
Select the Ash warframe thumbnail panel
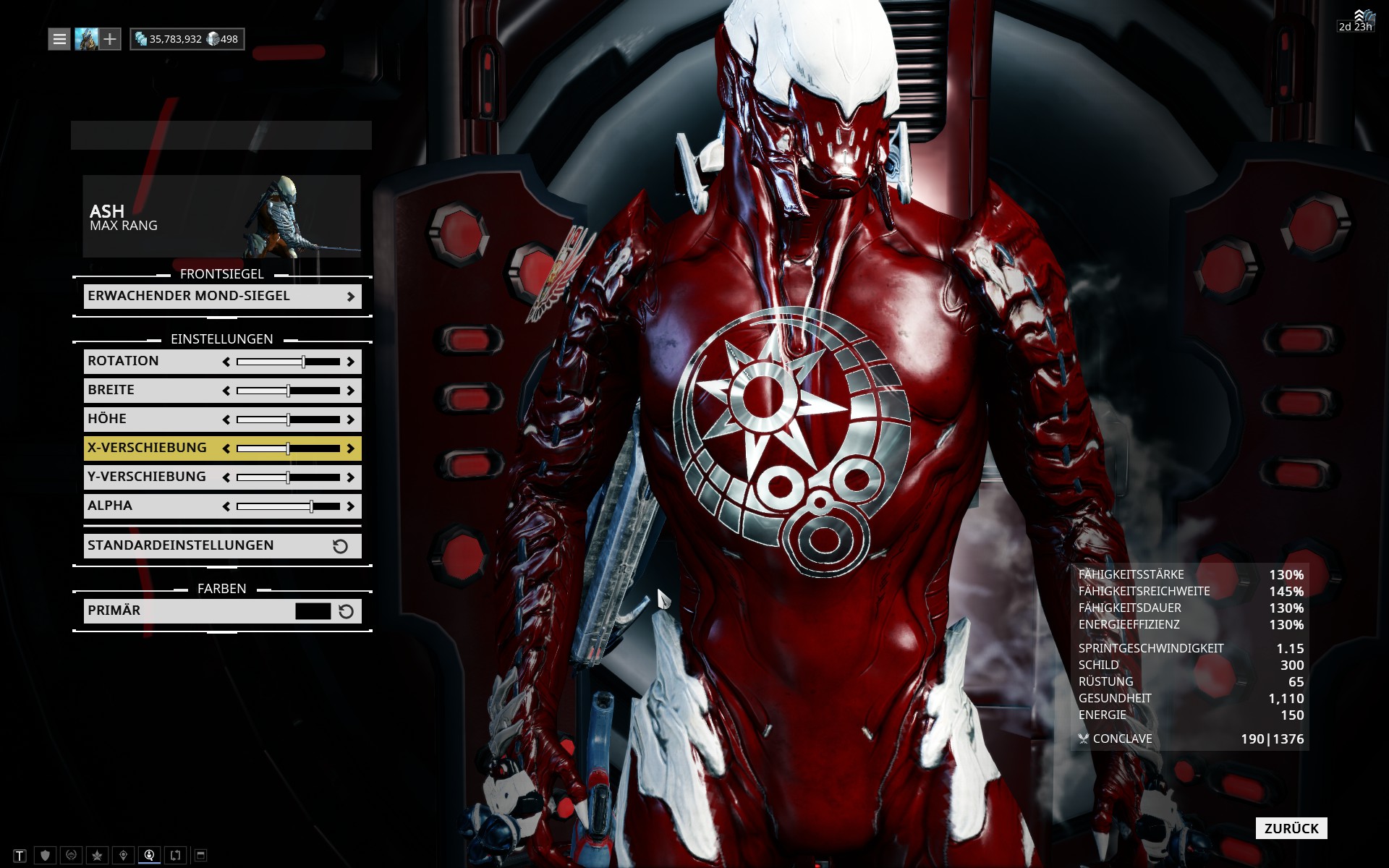[x=221, y=216]
